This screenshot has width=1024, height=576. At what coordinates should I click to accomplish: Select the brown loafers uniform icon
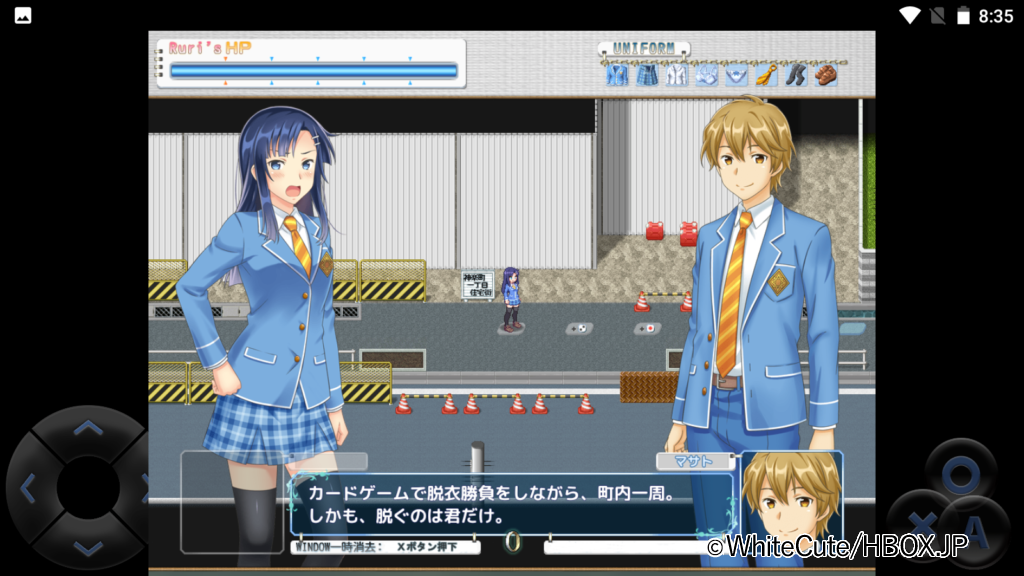click(x=826, y=75)
